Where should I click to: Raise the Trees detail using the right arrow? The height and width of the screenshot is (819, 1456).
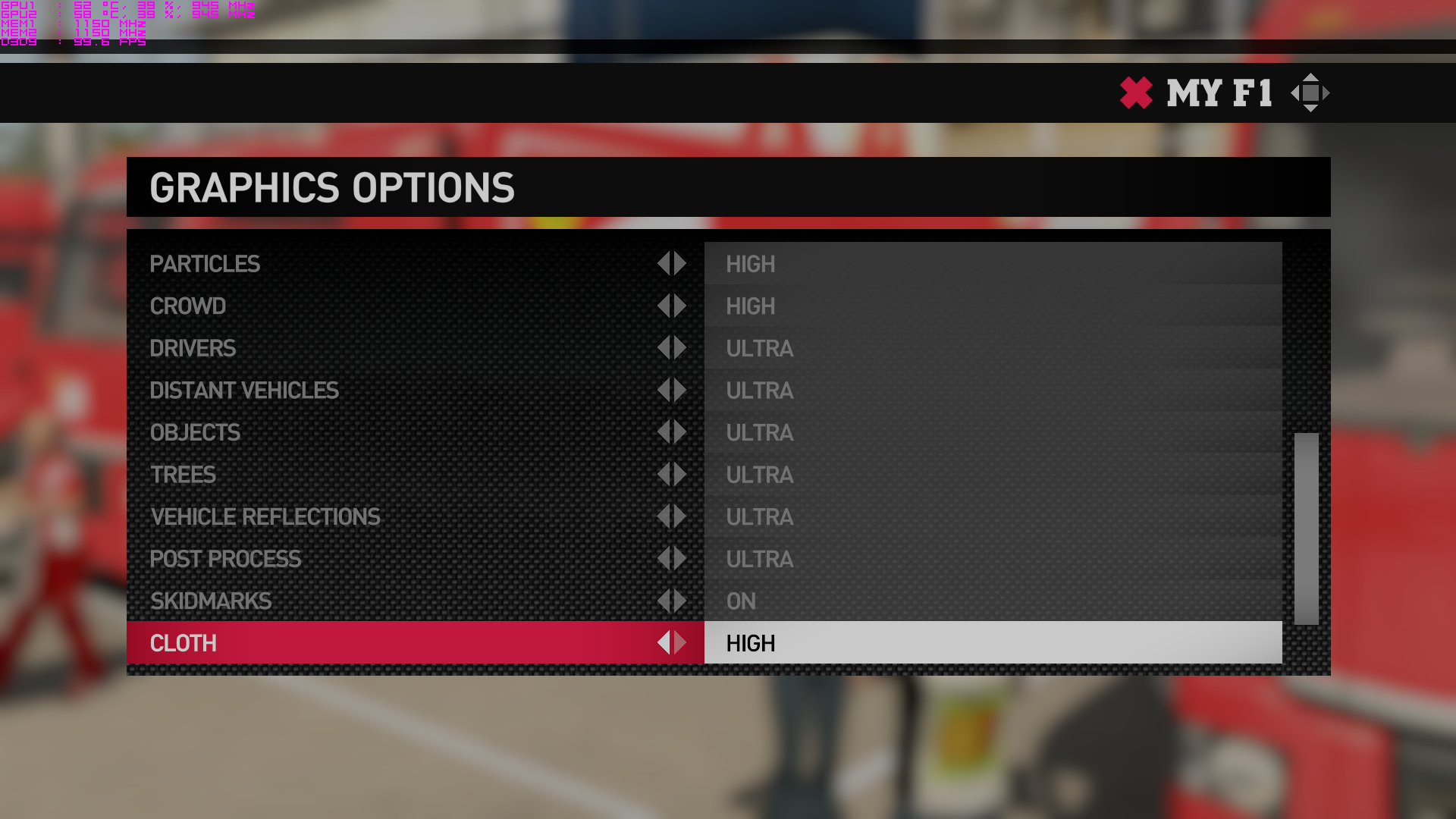pyautogui.click(x=681, y=475)
